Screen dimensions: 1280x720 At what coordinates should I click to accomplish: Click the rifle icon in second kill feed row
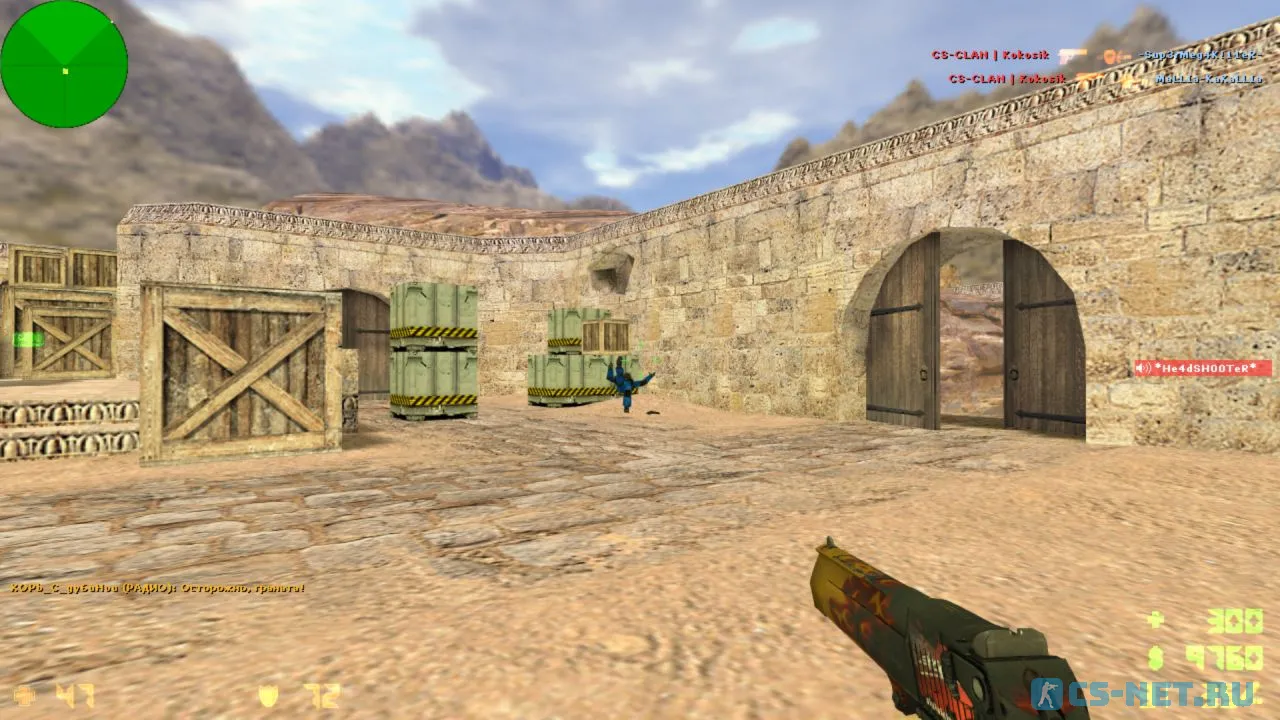[x=1090, y=78]
